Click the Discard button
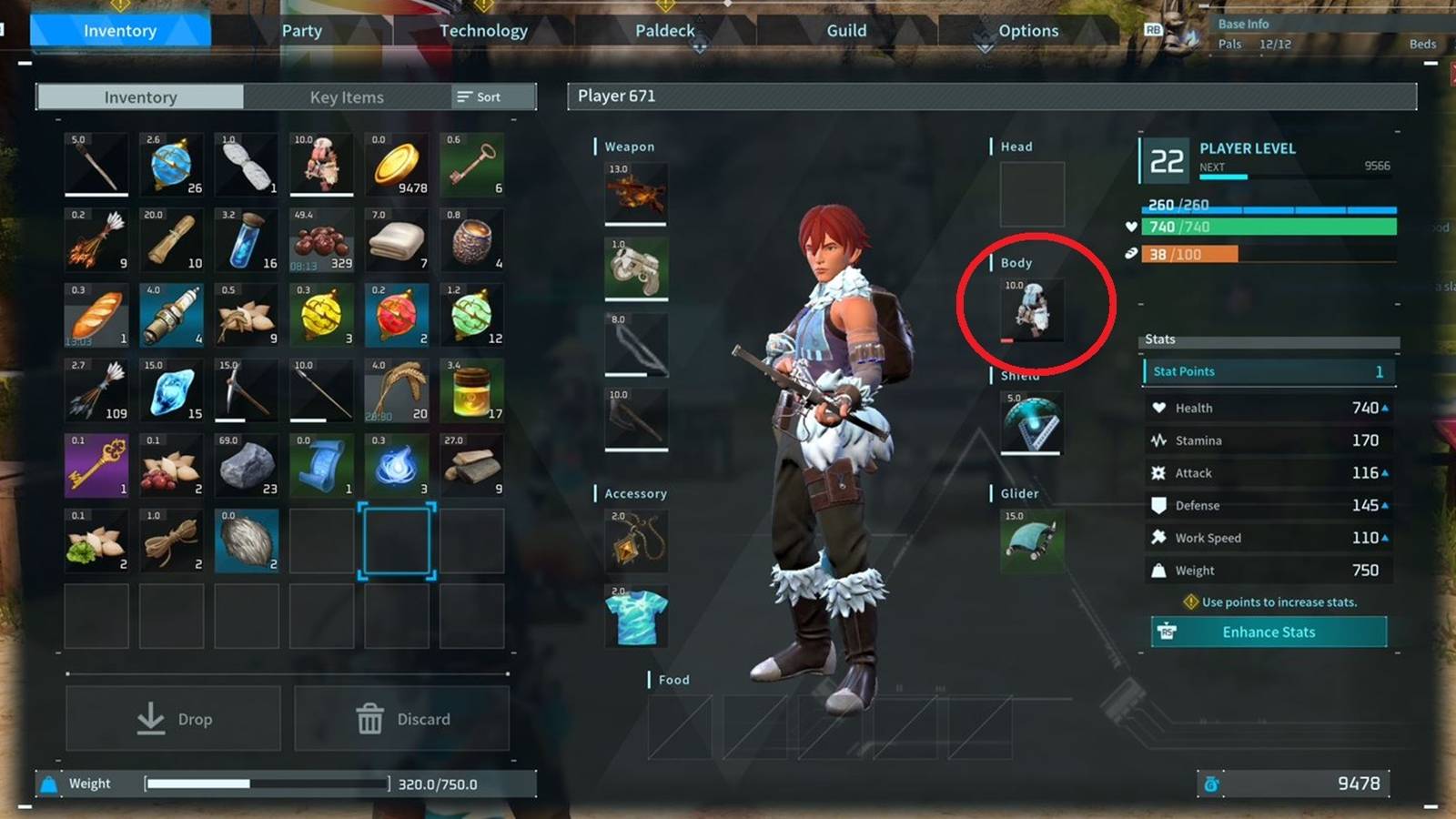 (401, 718)
